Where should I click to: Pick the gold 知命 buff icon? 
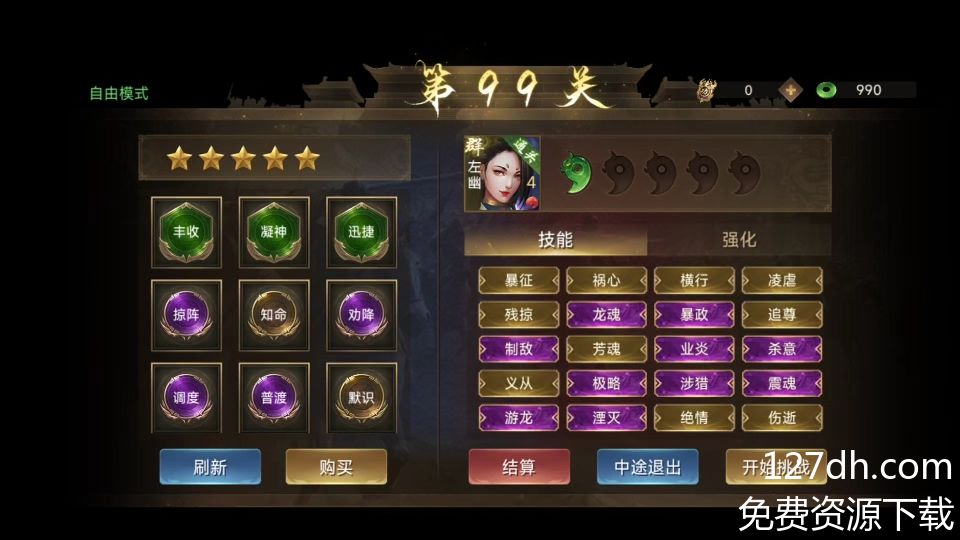pyautogui.click(x=274, y=314)
